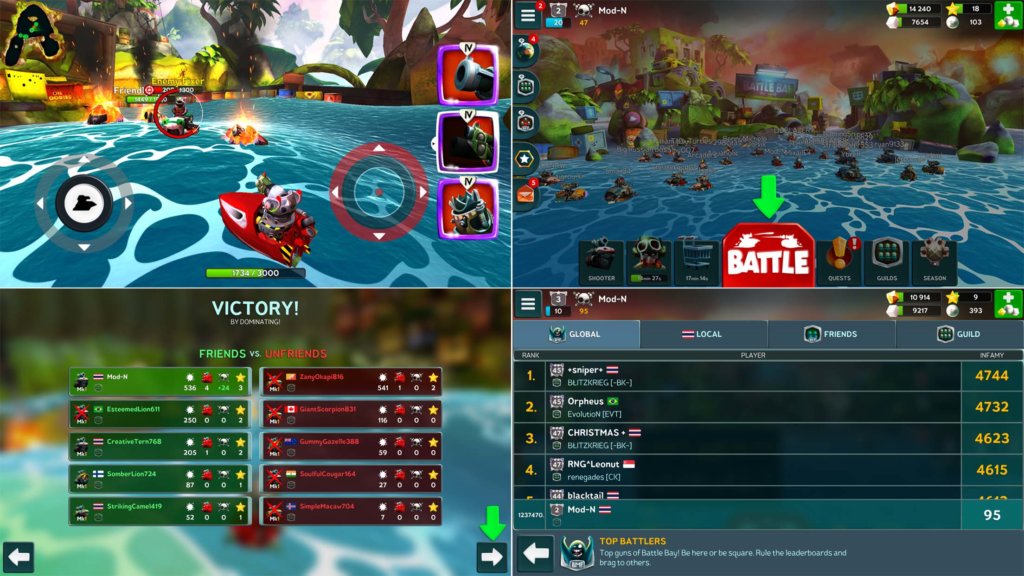The width and height of the screenshot is (1024, 576).
Task: Start a match with the red BATTLE button
Action: coord(767,256)
